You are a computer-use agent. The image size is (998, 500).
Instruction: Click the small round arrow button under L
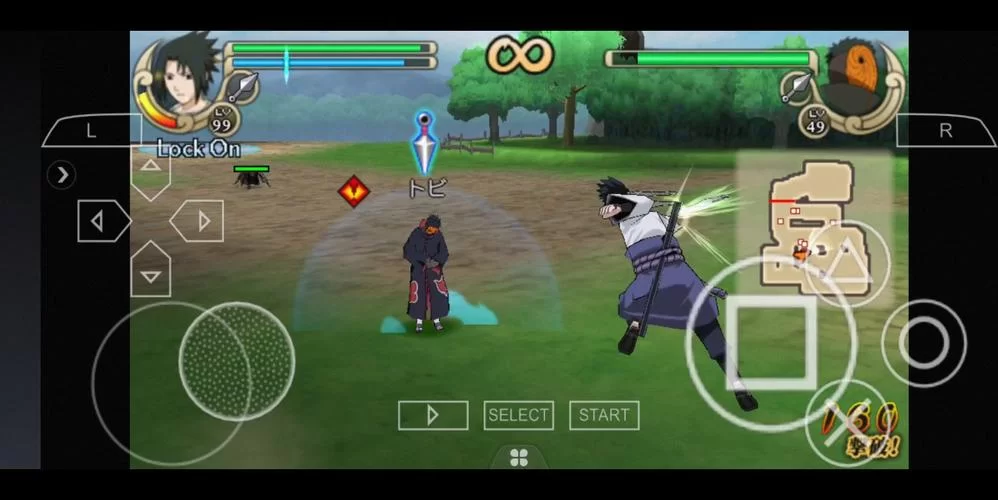[62, 175]
